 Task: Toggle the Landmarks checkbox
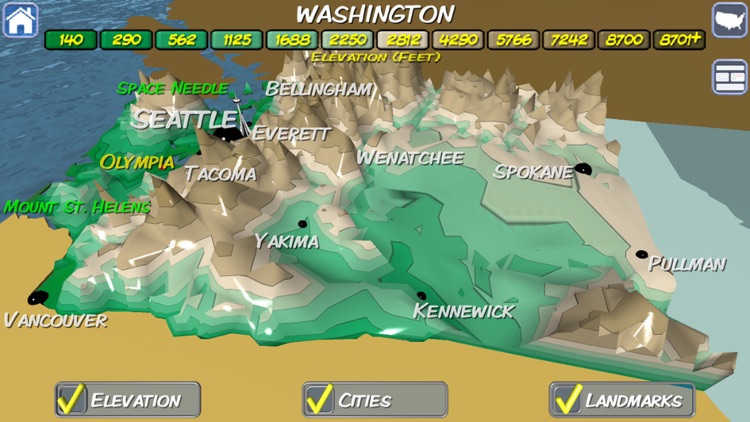(x=568, y=399)
